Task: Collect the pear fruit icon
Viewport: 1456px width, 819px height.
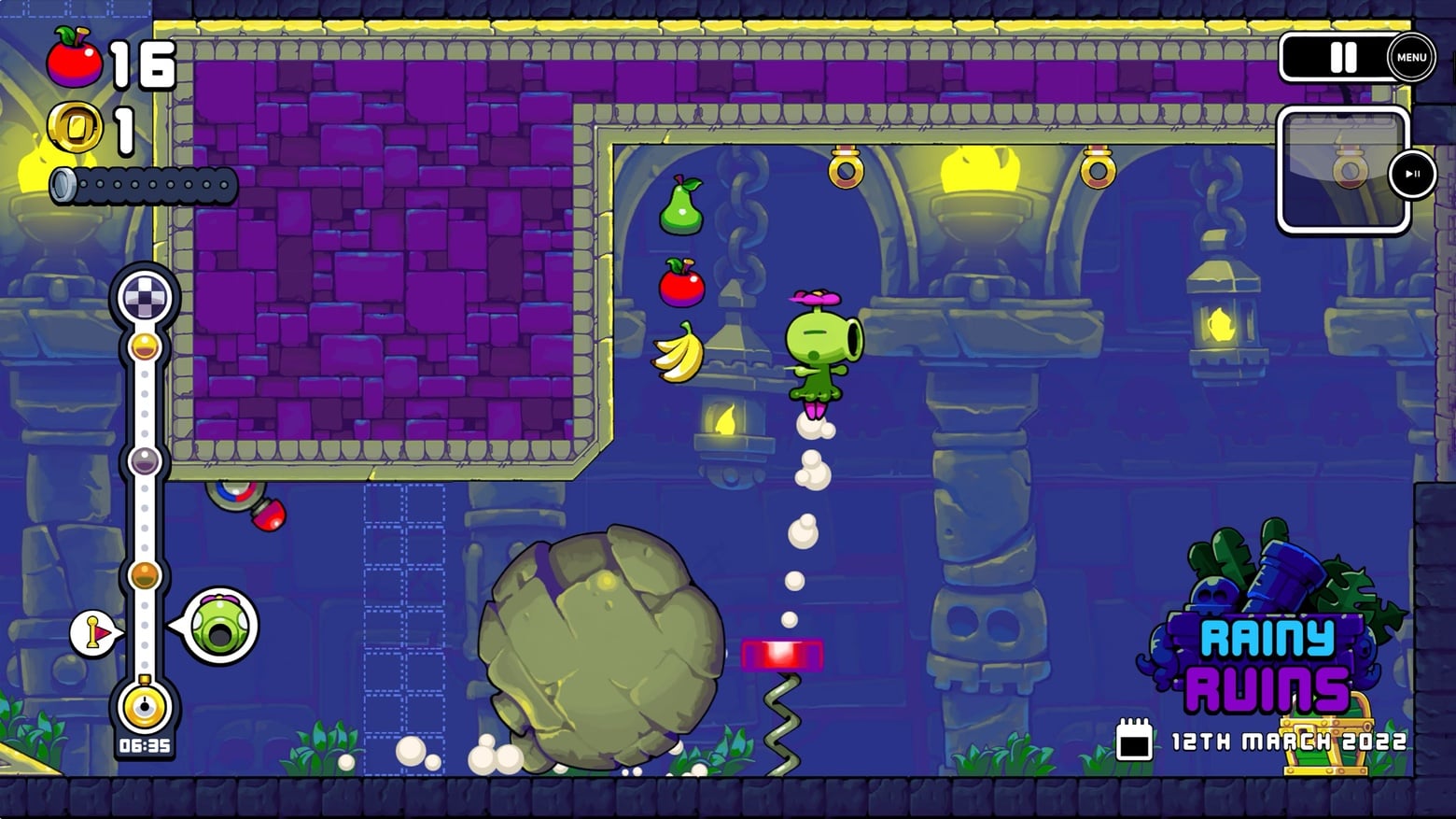Action: 681,205
